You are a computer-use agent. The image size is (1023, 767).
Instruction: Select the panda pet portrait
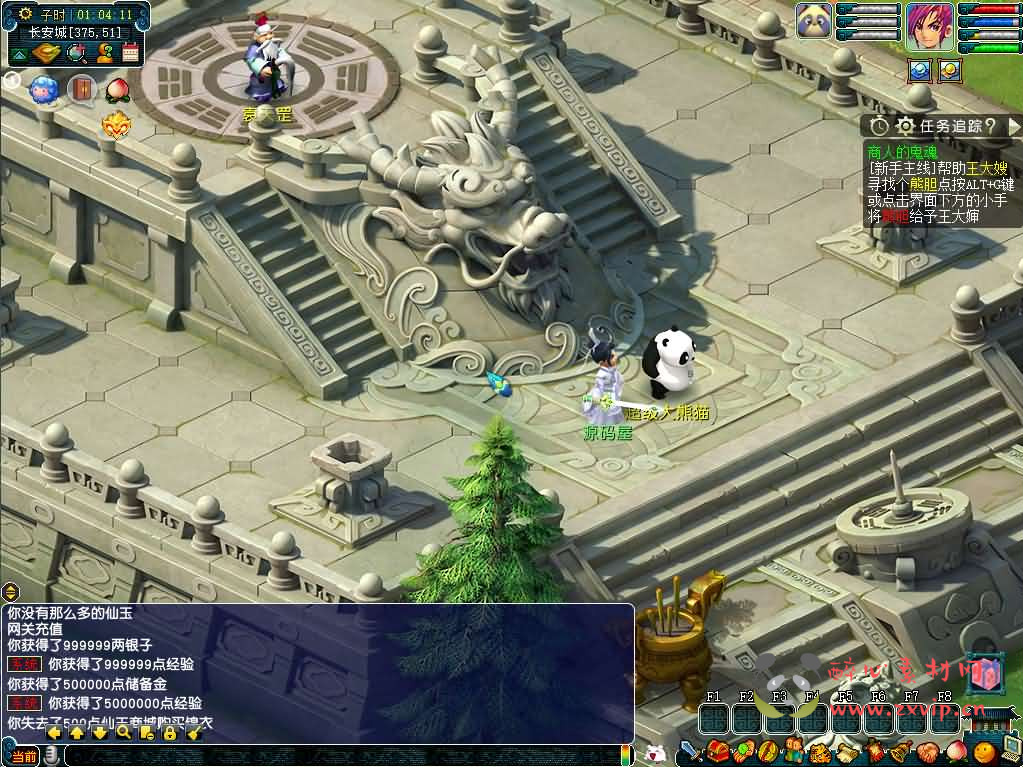coord(814,21)
